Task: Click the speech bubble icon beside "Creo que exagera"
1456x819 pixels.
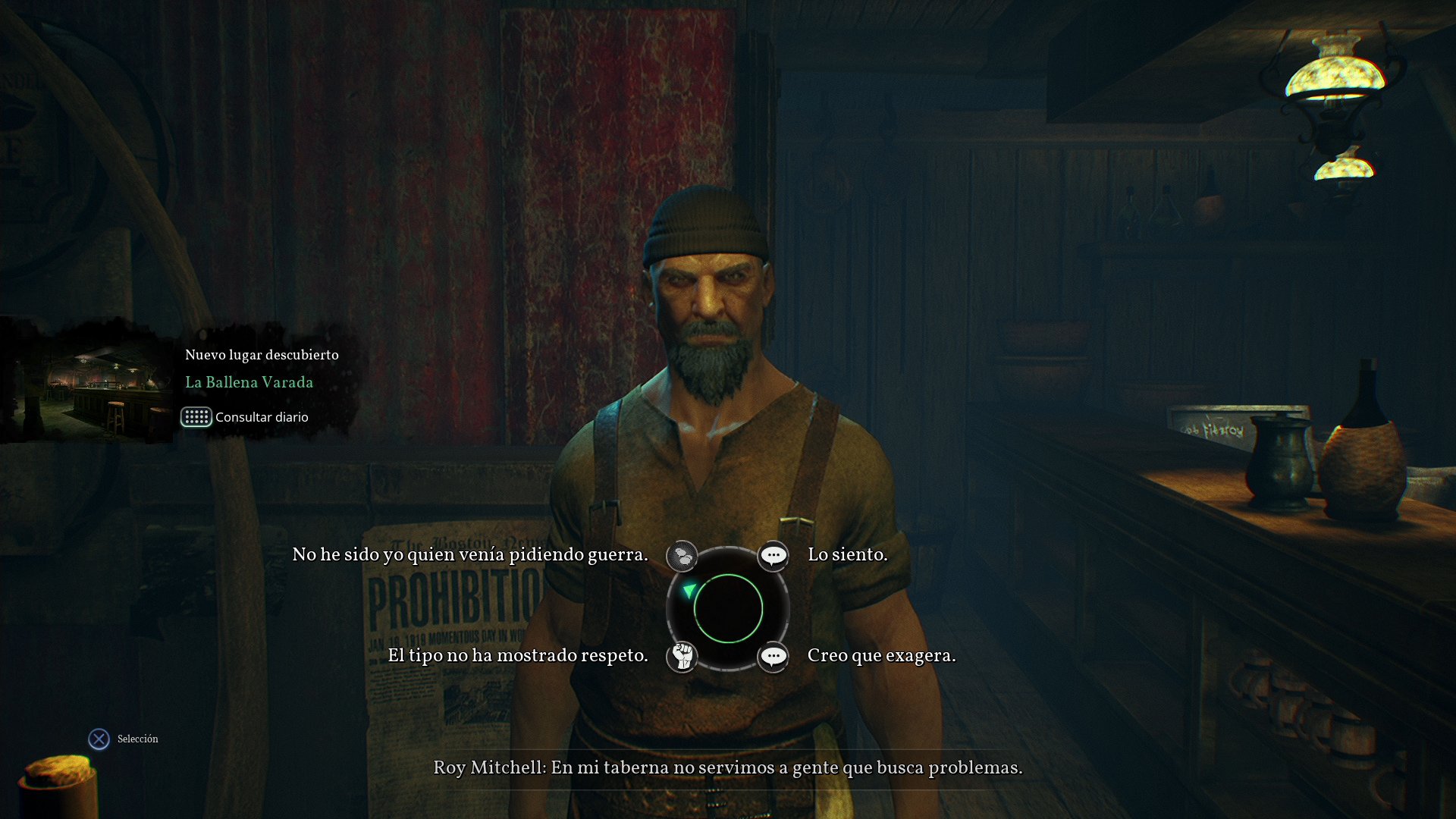Action: pos(773,656)
